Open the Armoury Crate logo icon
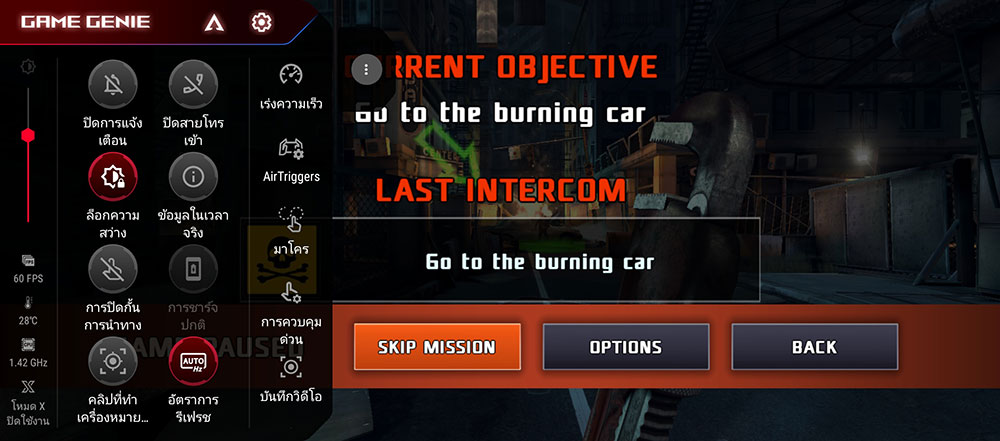Viewport: 1000px width, 441px height. pyautogui.click(x=212, y=21)
